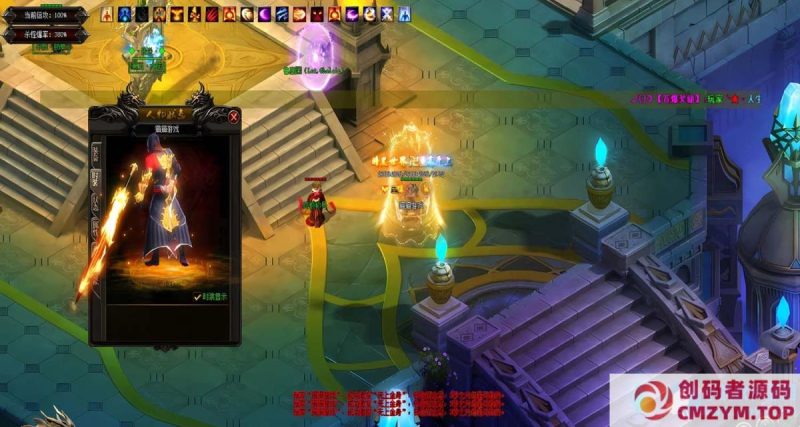
Task: Toggle the 时装显示 fashion display checkbox
Action: click(199, 296)
